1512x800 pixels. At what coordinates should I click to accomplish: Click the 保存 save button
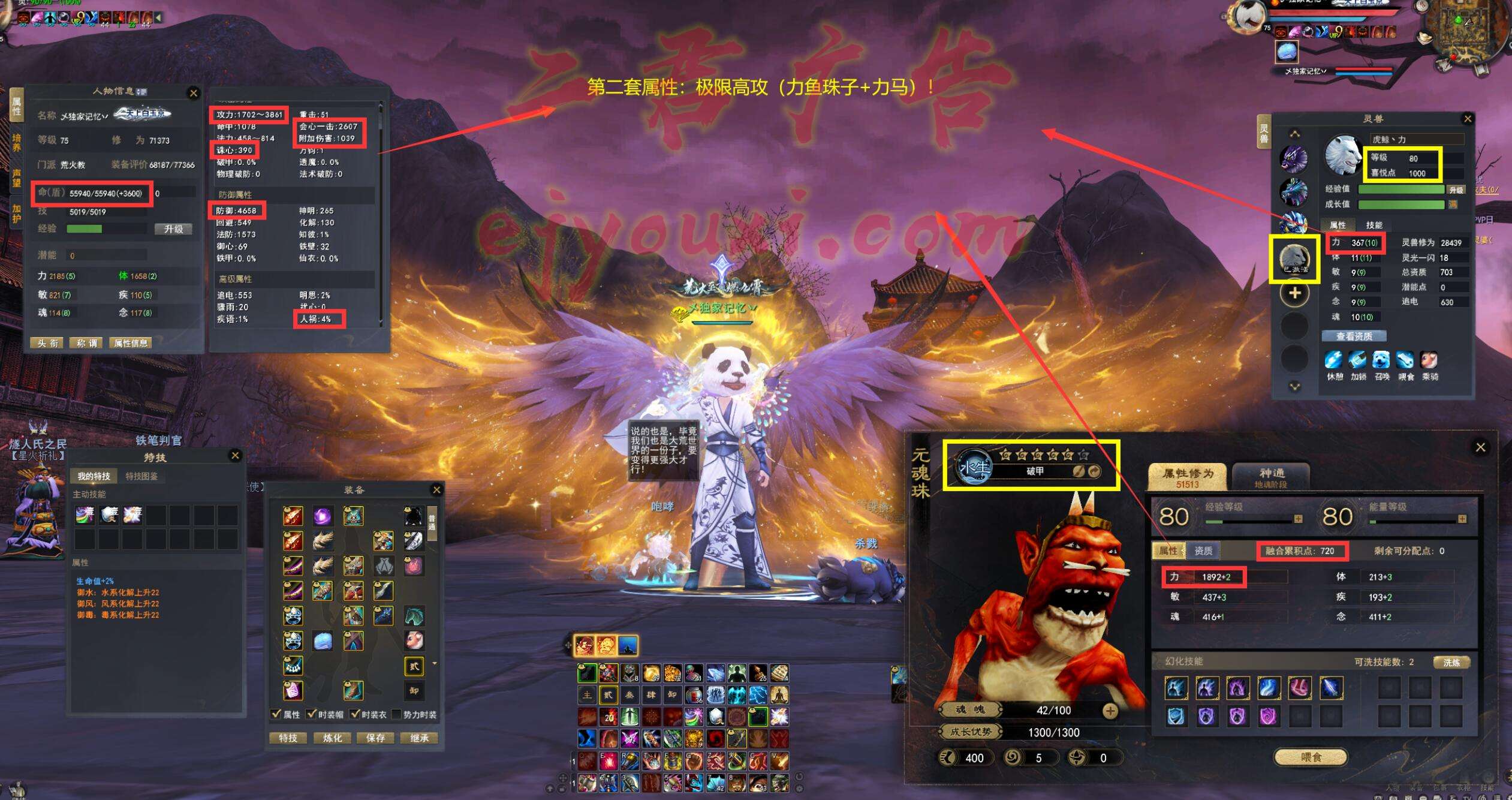[375, 738]
